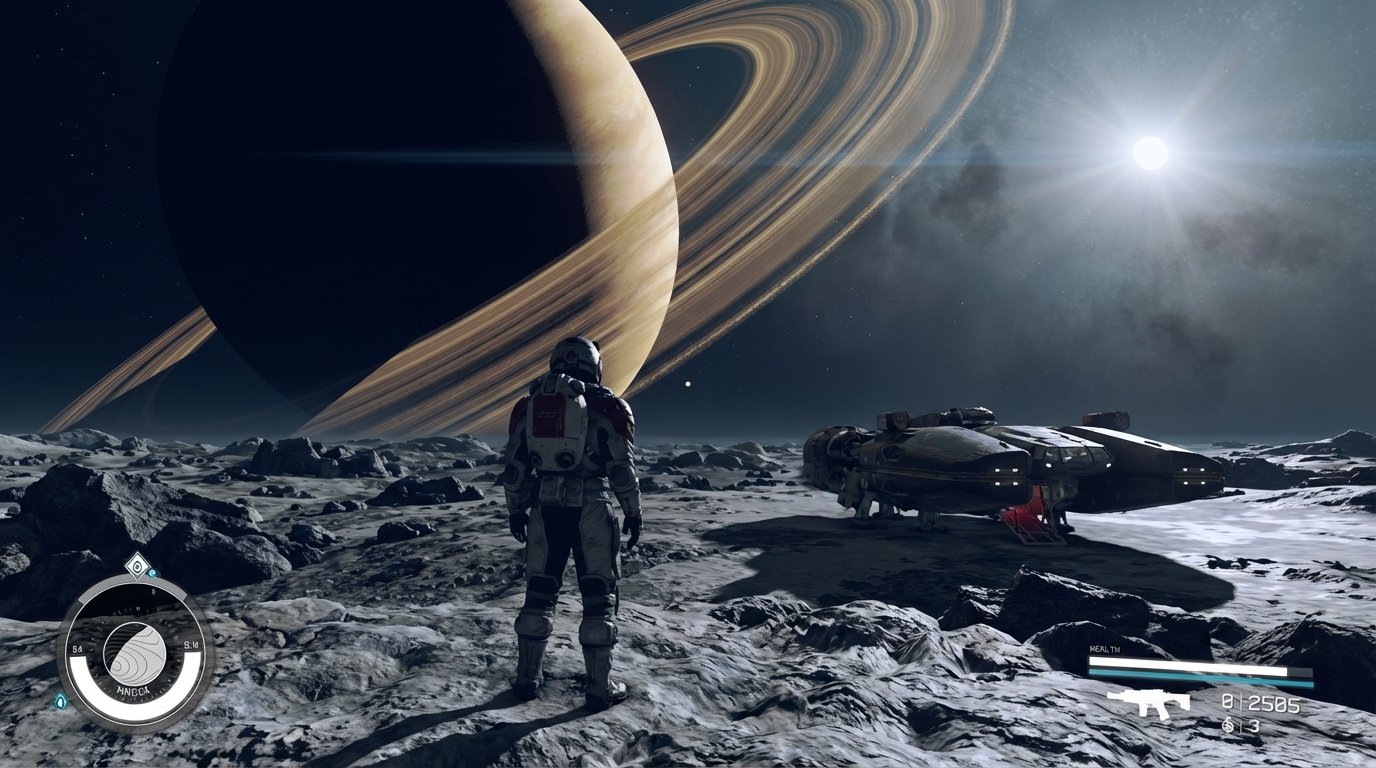This screenshot has width=1376, height=768.
Task: Select the diamond quest marker above the compass
Action: click(x=136, y=566)
